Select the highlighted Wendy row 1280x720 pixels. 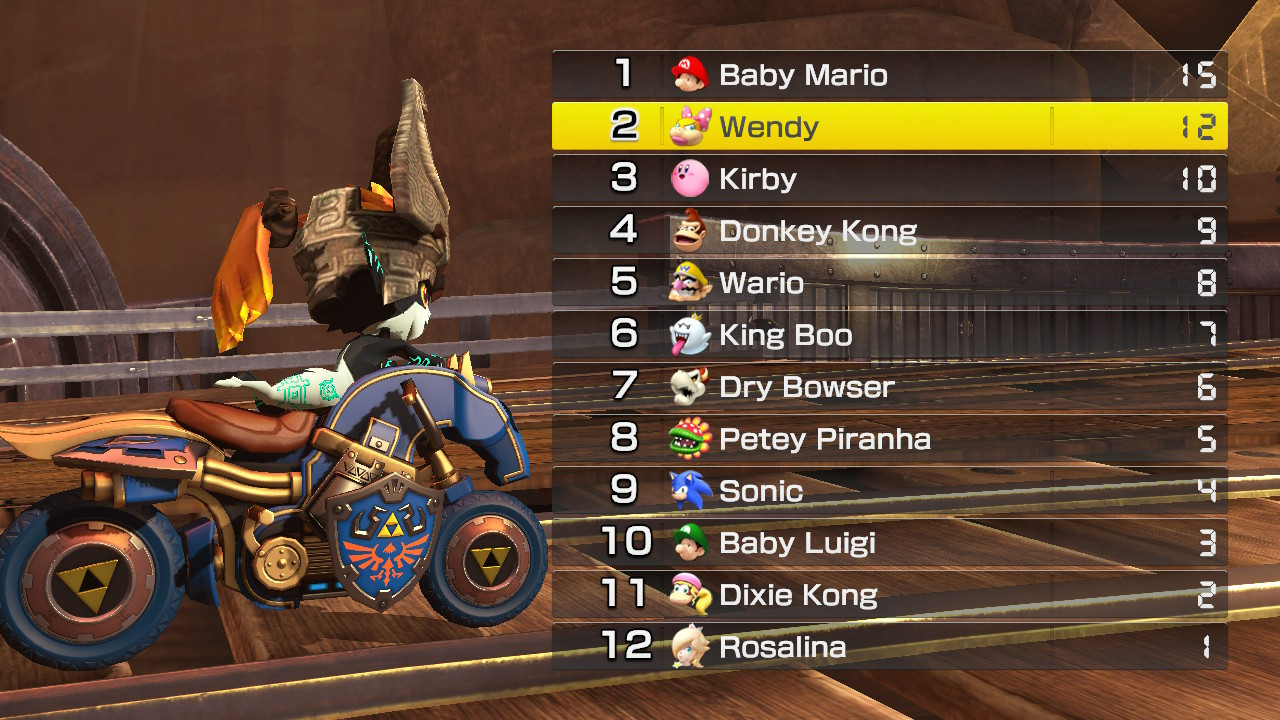pos(890,126)
